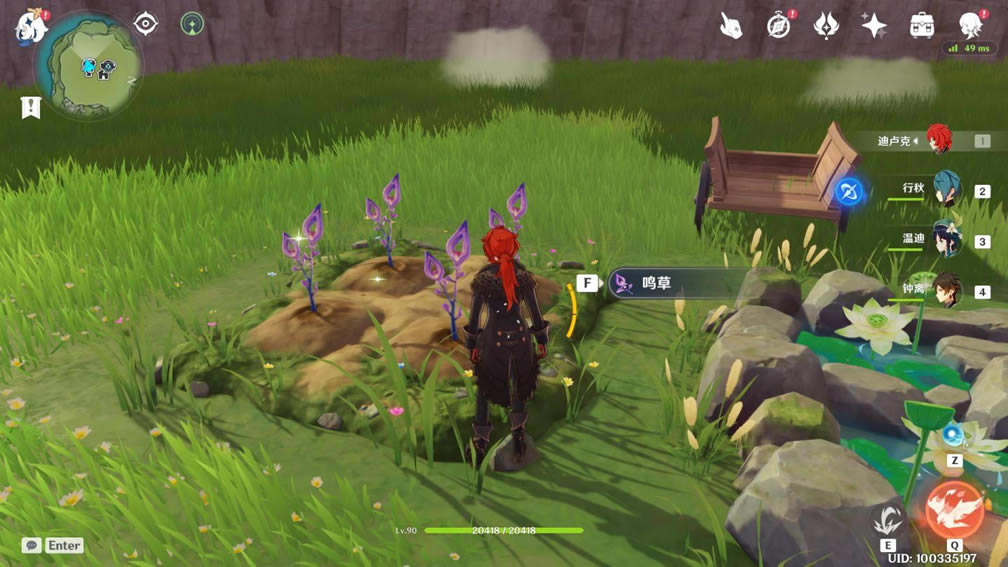Activate the eye-shaped elemental sight icon
The height and width of the screenshot is (567, 1008).
[146, 23]
